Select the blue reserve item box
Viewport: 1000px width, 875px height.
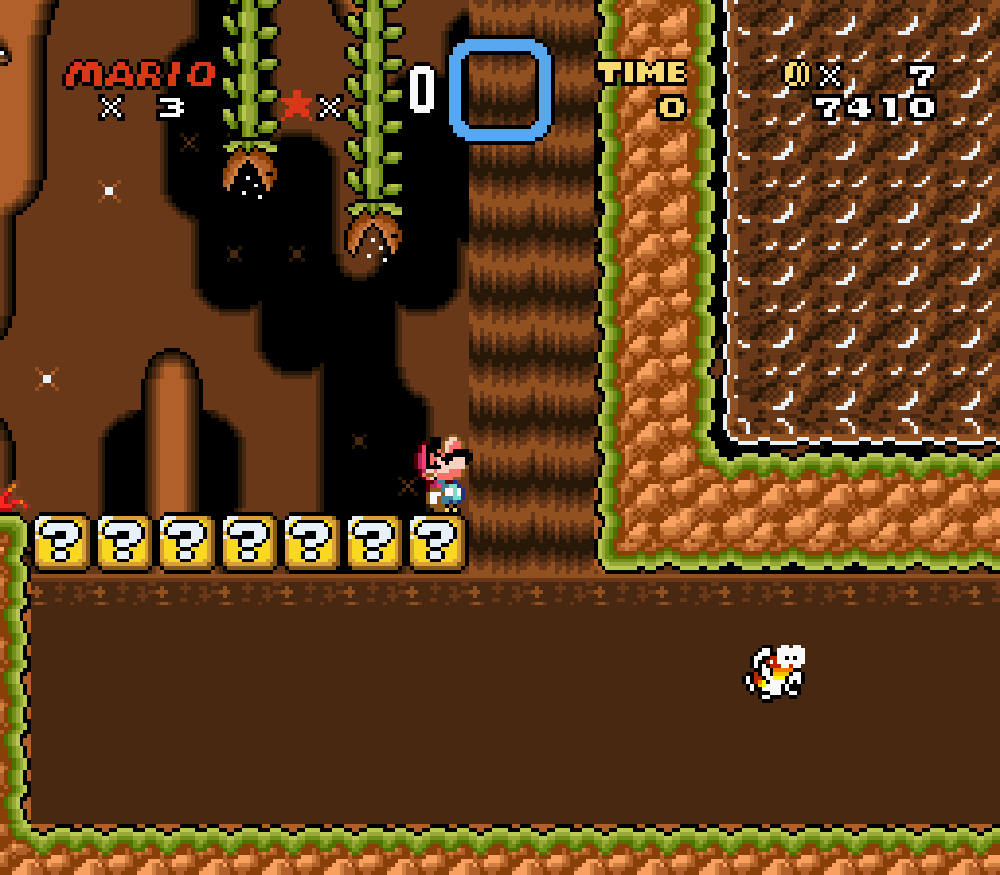click(500, 89)
